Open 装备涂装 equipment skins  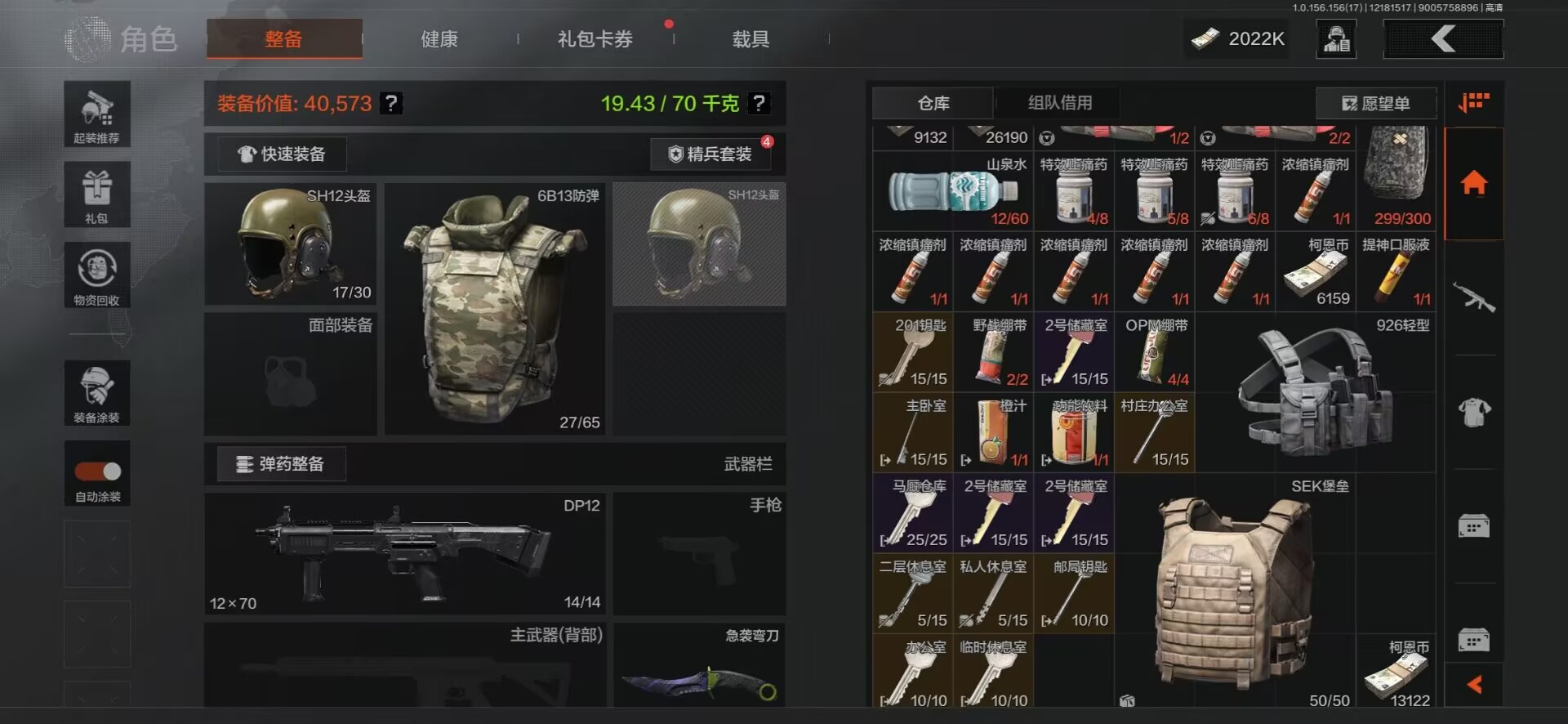tap(97, 393)
